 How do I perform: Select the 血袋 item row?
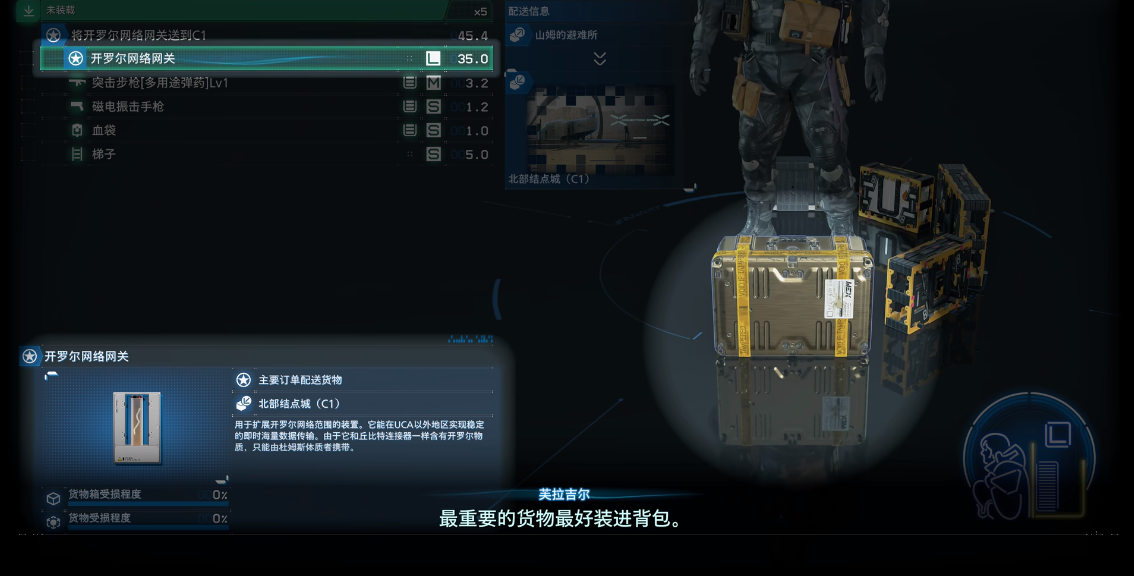point(265,131)
